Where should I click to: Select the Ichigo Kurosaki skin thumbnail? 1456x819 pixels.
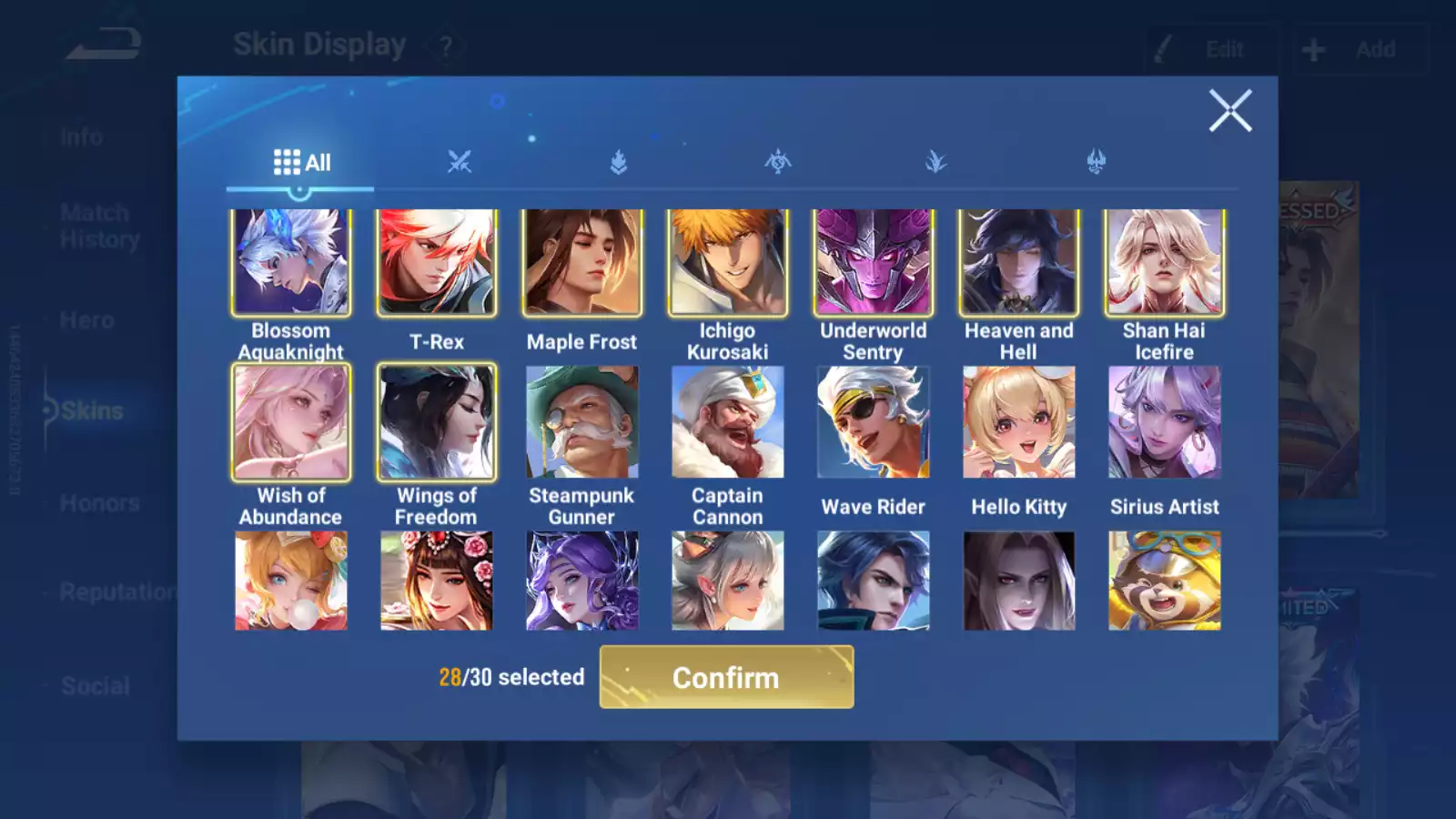pyautogui.click(x=727, y=262)
